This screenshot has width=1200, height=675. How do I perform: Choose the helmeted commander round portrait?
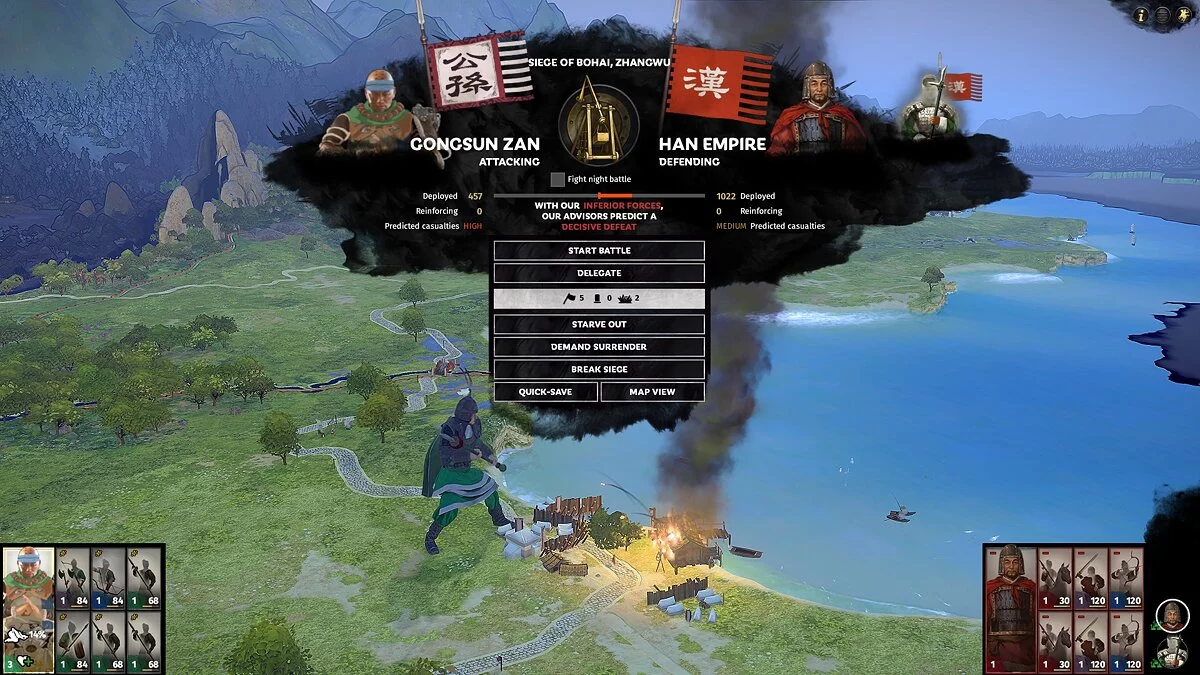(1172, 615)
